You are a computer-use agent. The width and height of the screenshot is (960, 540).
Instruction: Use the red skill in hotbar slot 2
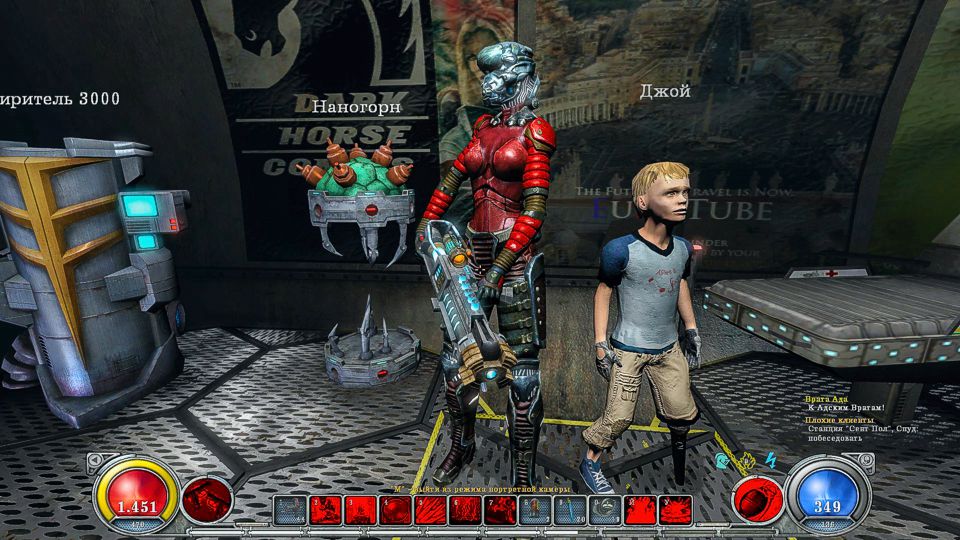pyautogui.click(x=325, y=510)
